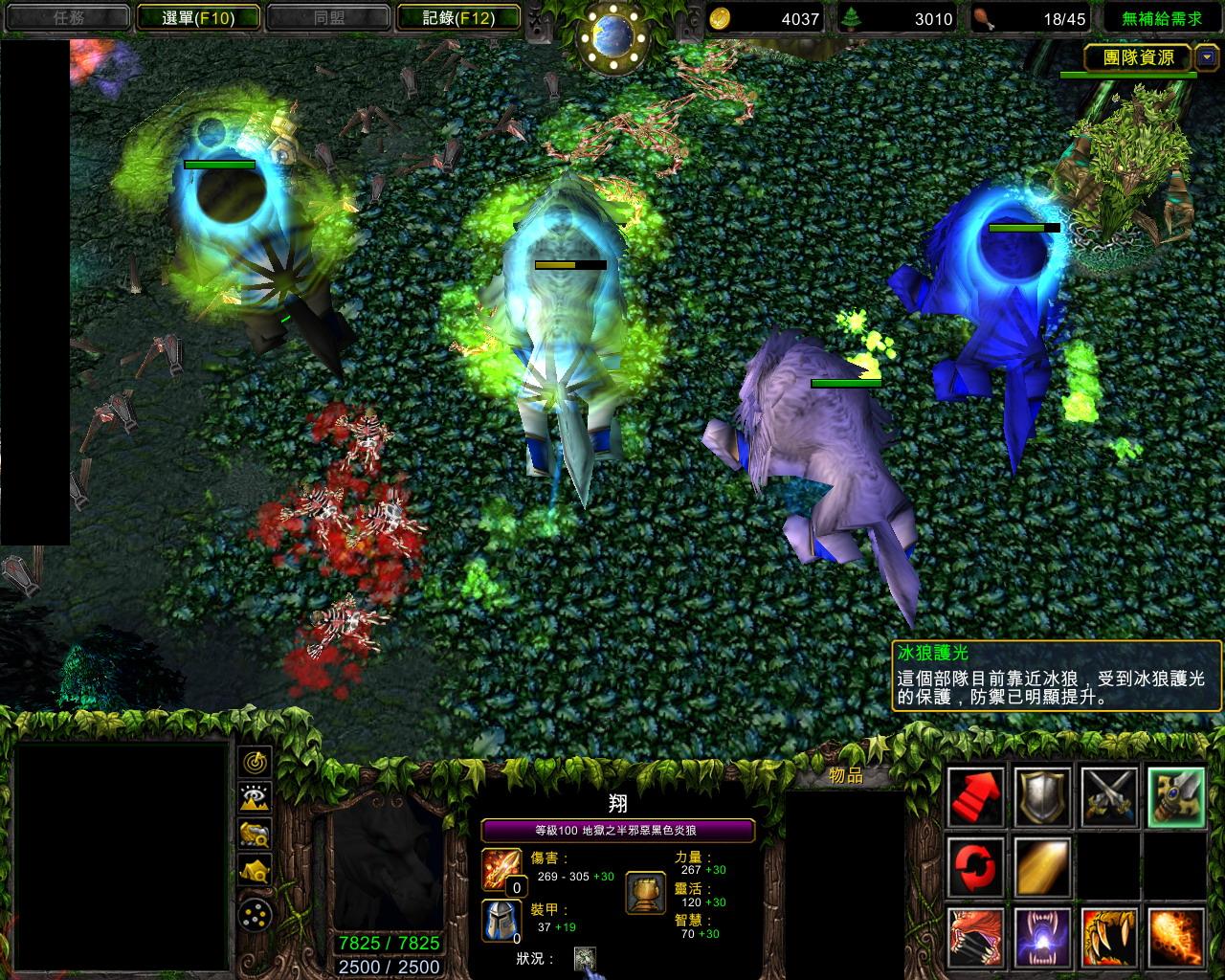This screenshot has height=980, width=1225.
Task: Open the 選單 (F10) menu
Action: [x=198, y=17]
